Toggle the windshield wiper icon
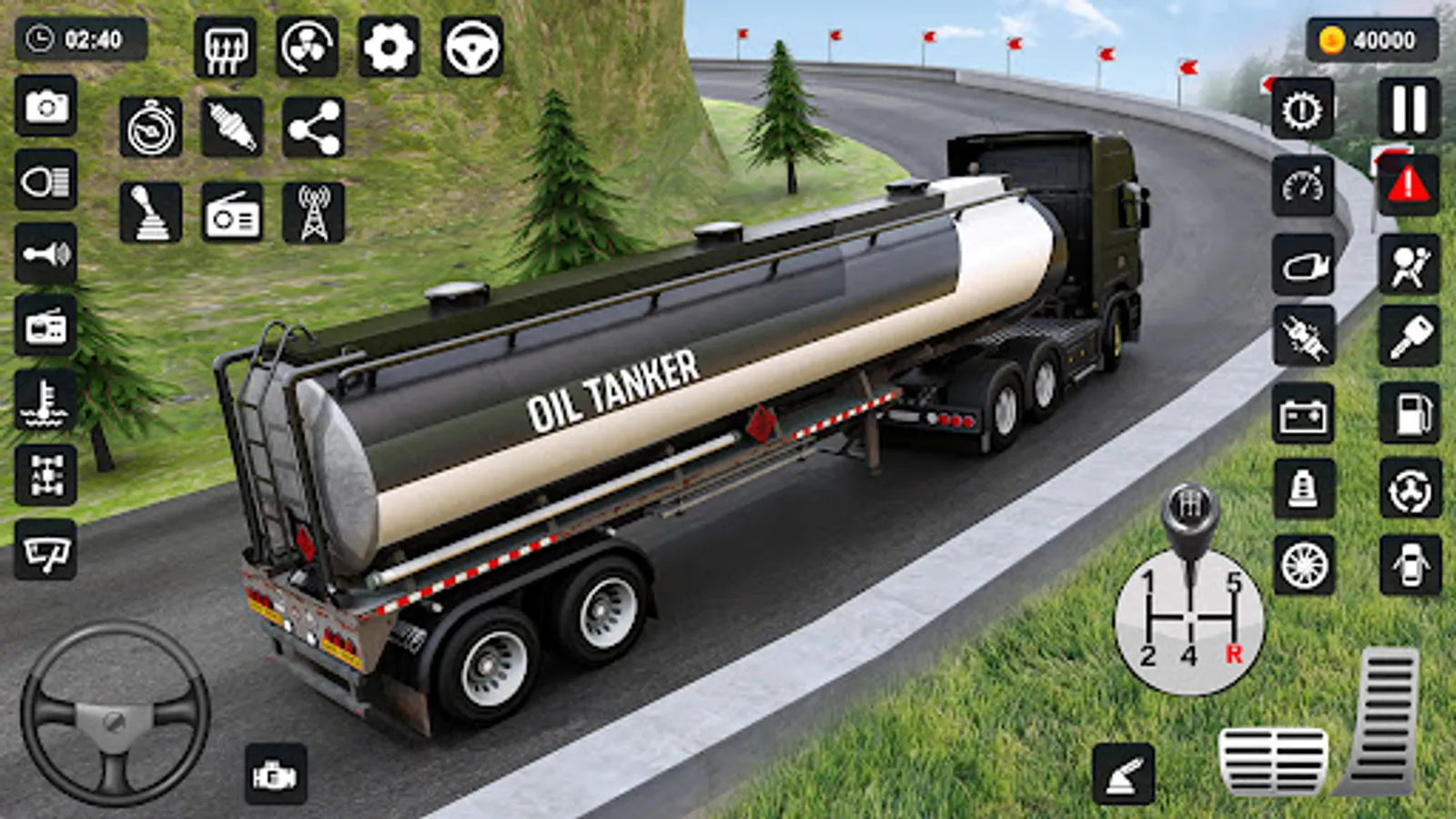Screen dimensions: 1456x819 pos(46,551)
